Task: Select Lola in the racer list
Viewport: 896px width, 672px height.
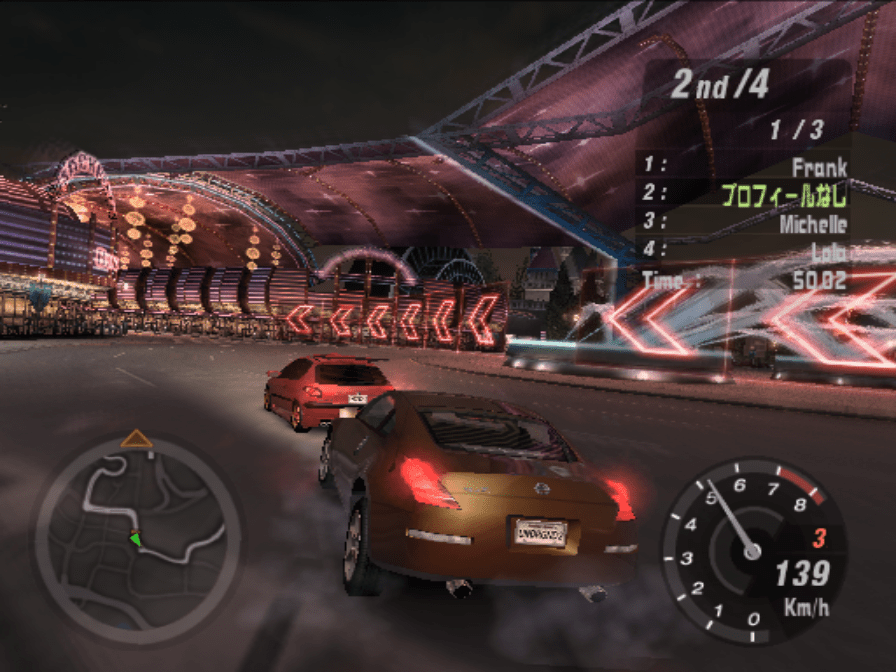Action: (828, 251)
